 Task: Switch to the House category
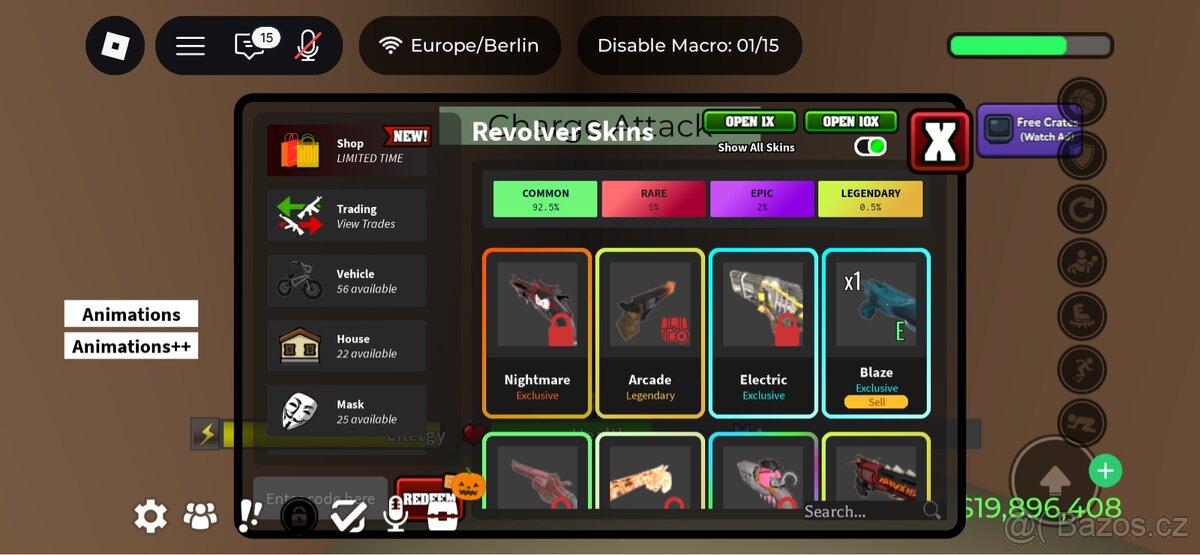click(346, 346)
